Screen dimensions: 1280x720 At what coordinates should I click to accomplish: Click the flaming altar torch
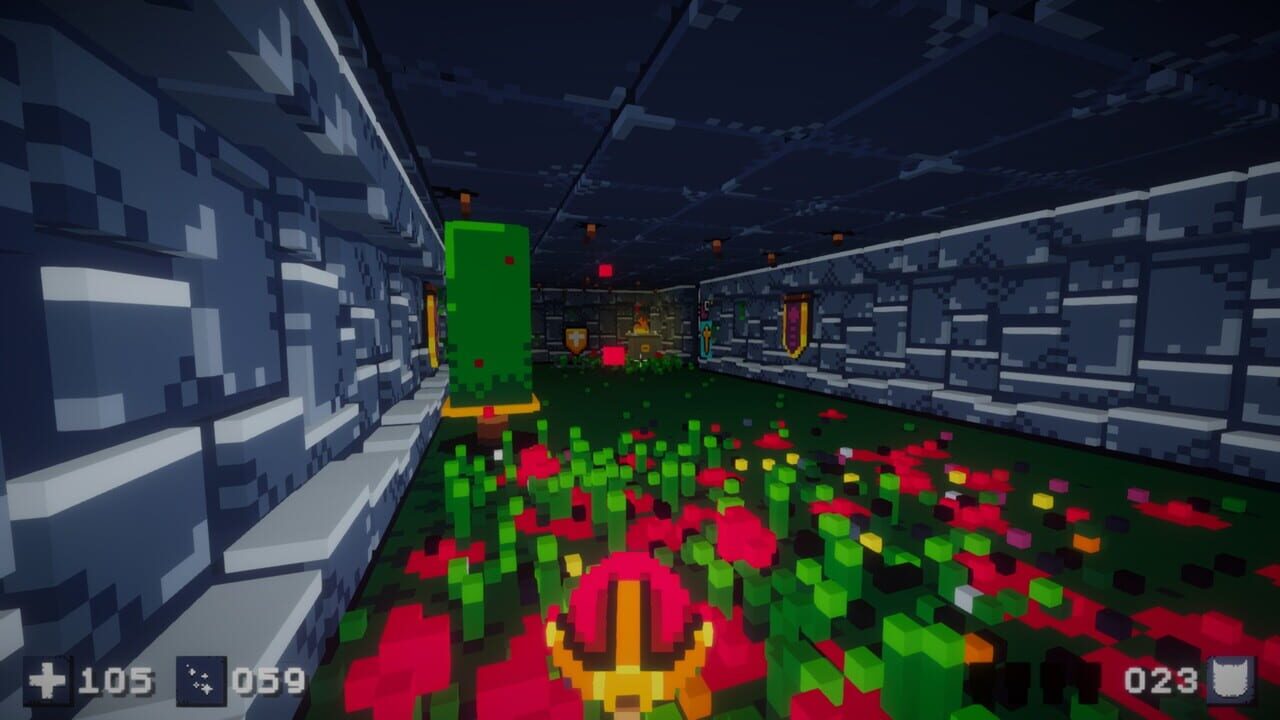[x=641, y=325]
